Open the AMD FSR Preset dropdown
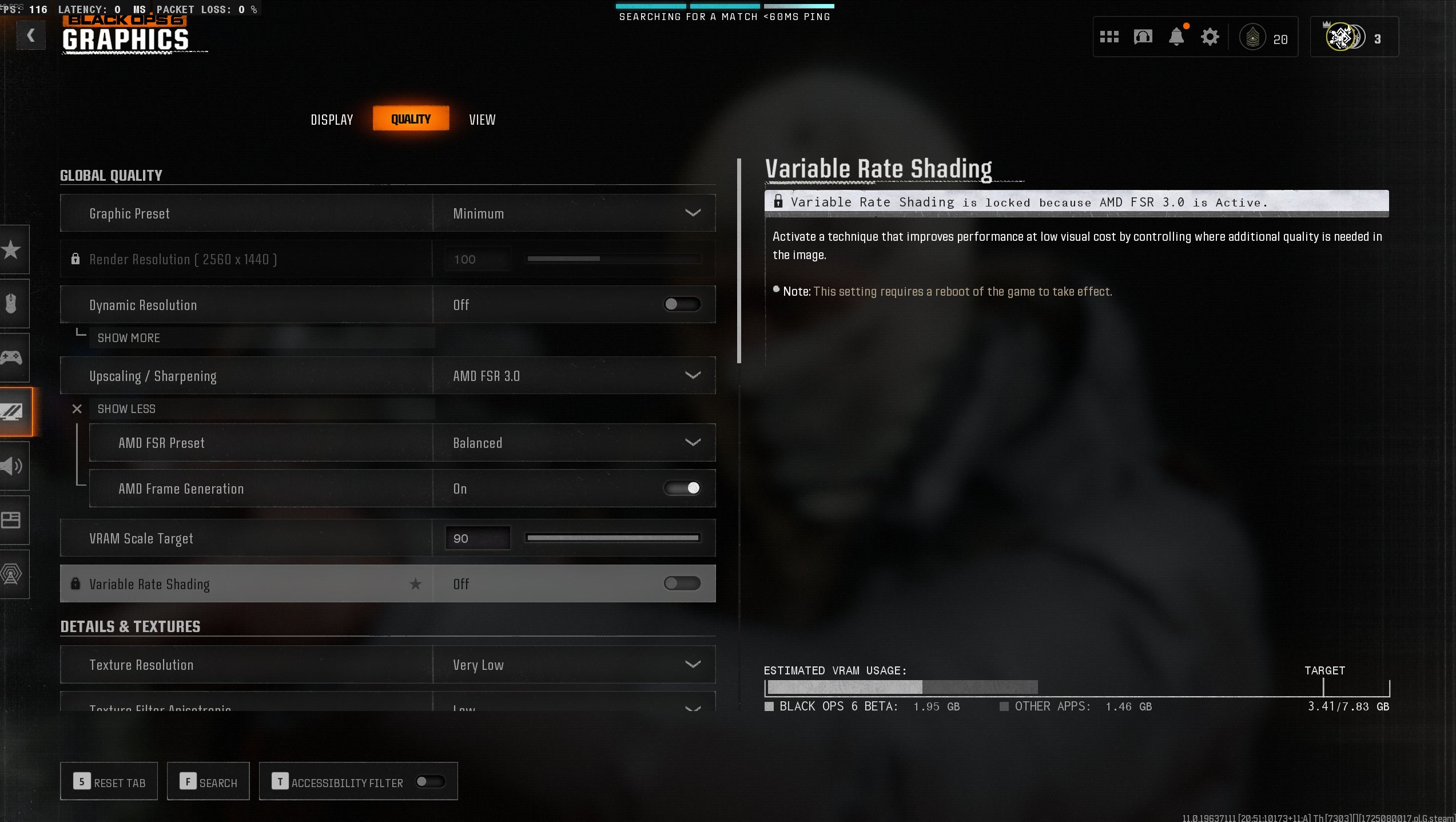Viewport: 1456px width, 822px height. tap(575, 442)
